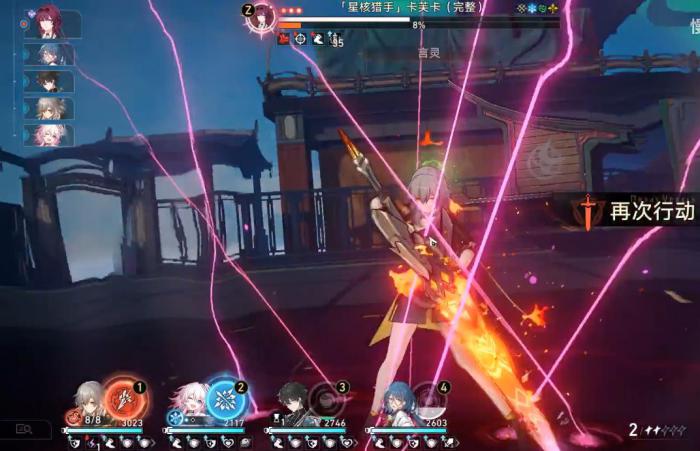Click Kafka's boss target portrait beside the health bar
The height and width of the screenshot is (451, 700).
[x=264, y=15]
